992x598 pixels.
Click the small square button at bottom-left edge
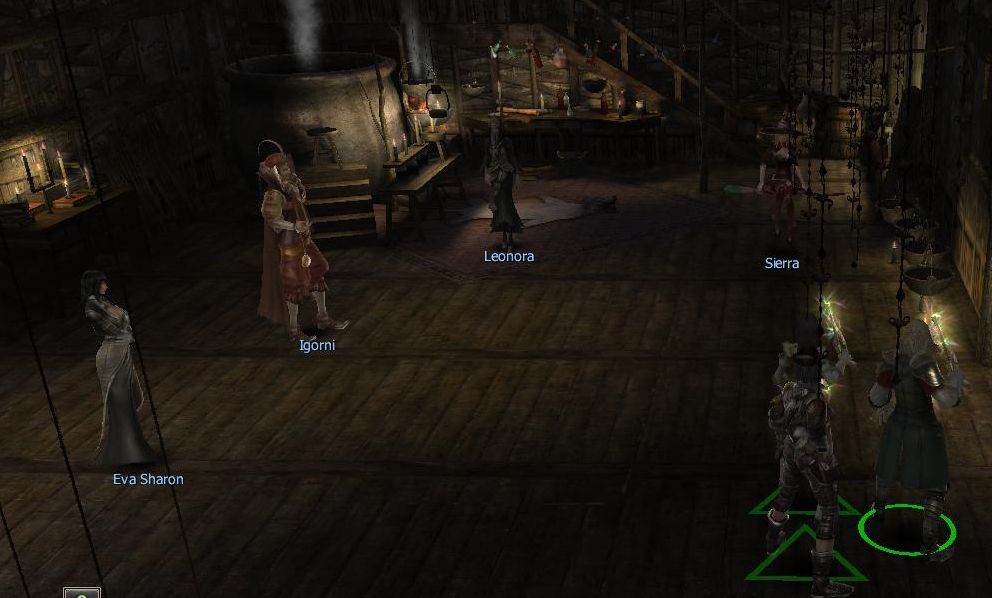[82, 593]
